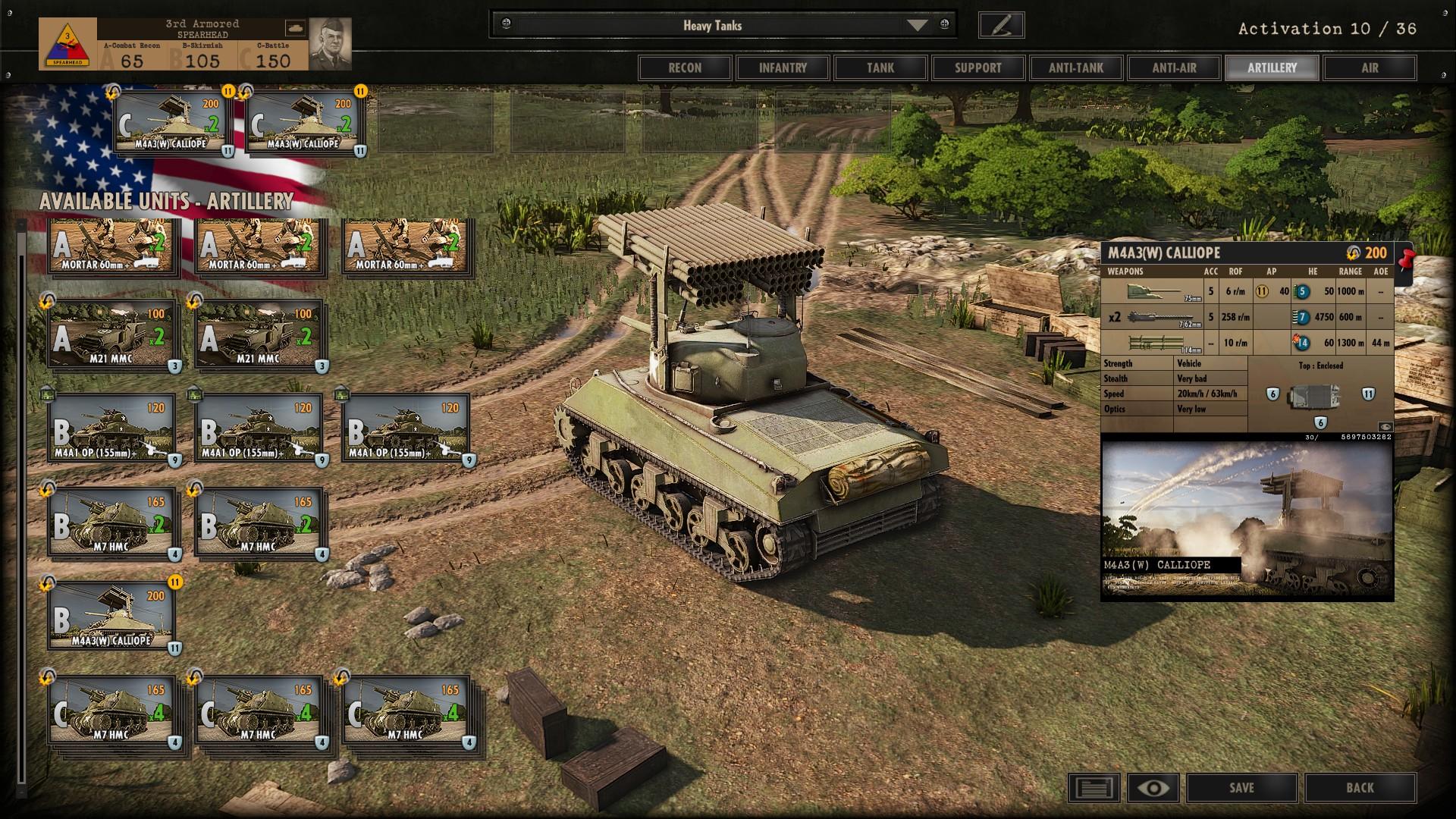Click the M4A3(W) Calliope preview thumbnail
The height and width of the screenshot is (819, 1456).
(1247, 522)
